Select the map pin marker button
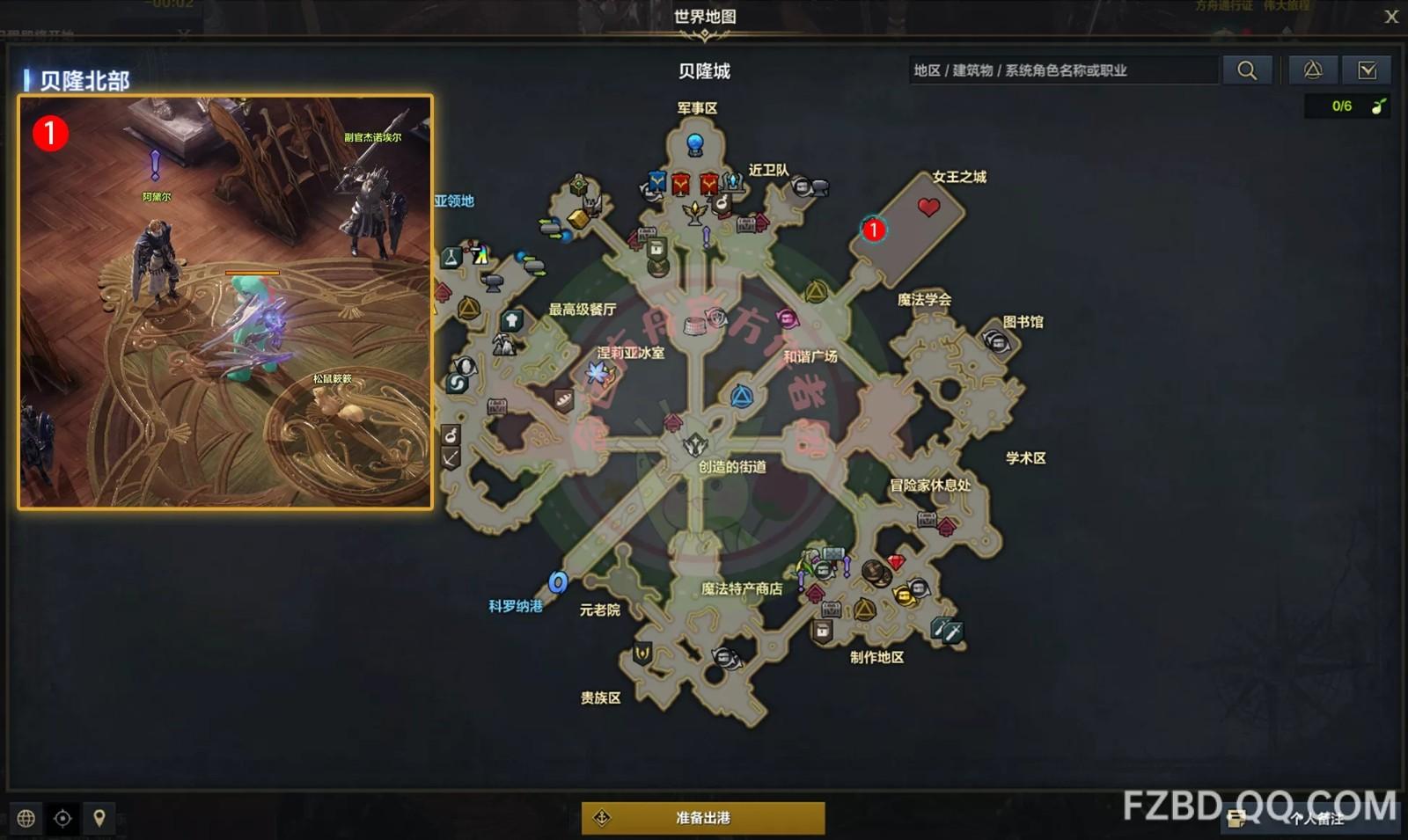The width and height of the screenshot is (1408, 840). 99,819
